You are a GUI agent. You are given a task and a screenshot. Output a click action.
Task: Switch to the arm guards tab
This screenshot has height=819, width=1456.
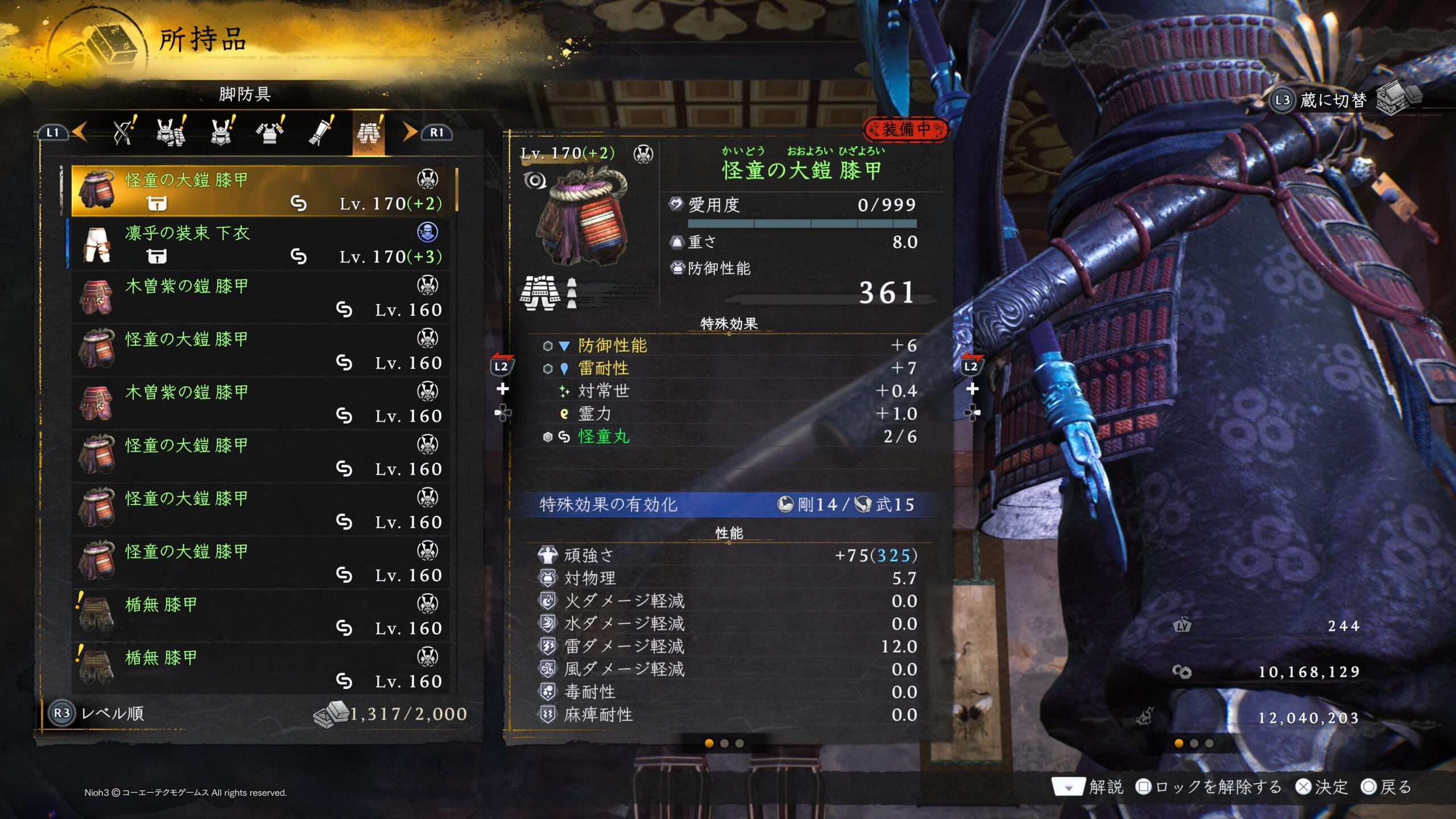pos(320,132)
